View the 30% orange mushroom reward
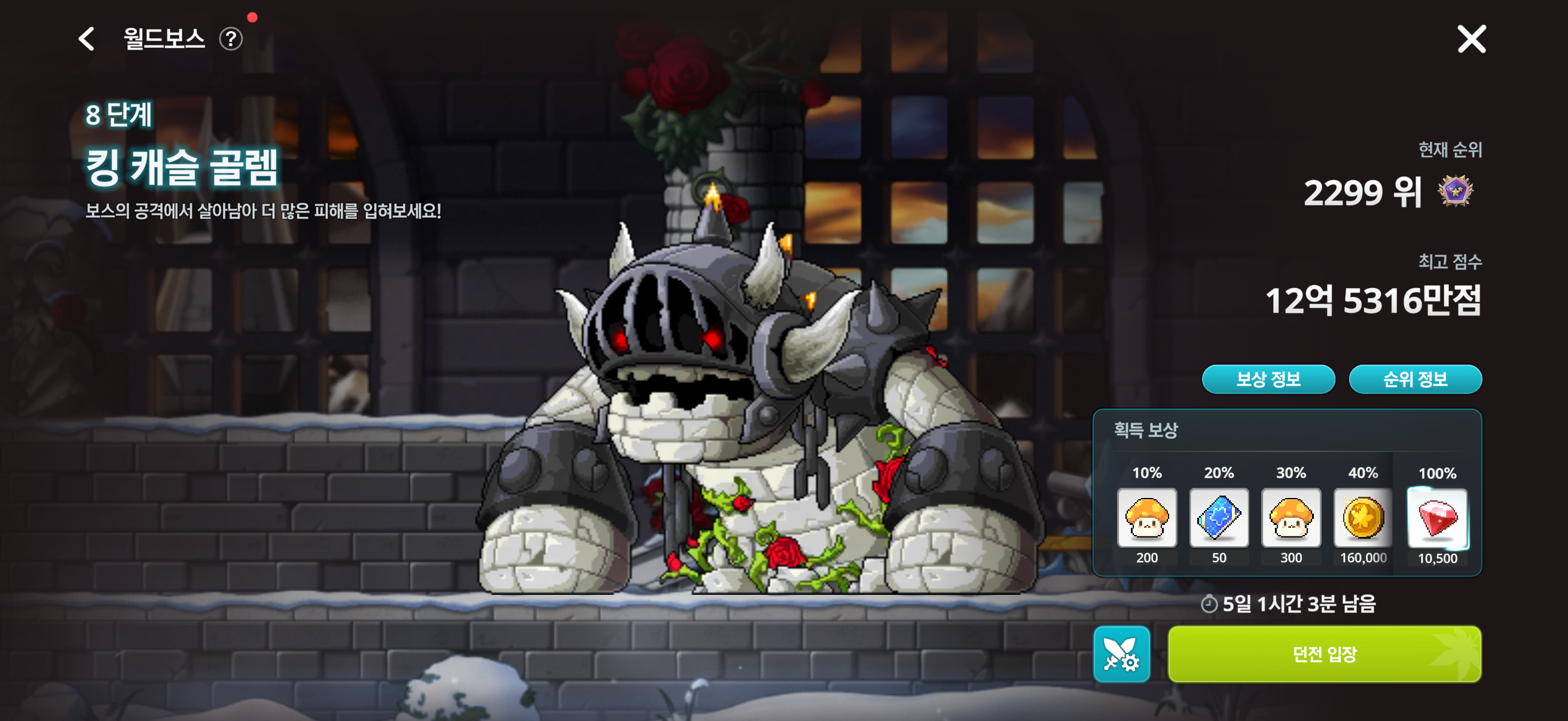The width and height of the screenshot is (1568, 721). pyautogui.click(x=1291, y=518)
